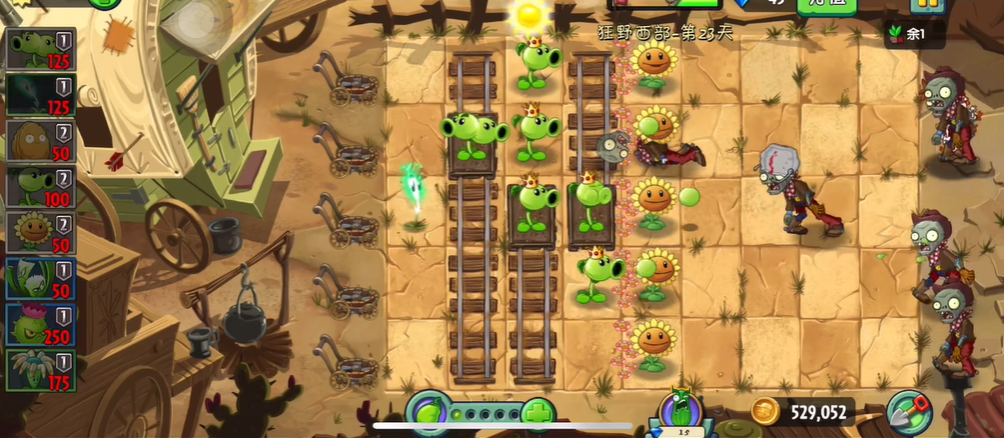Viewport: 1004px width, 438px height.
Task: Pick the dark shadowy 125-cost seed packet
Action: point(40,95)
